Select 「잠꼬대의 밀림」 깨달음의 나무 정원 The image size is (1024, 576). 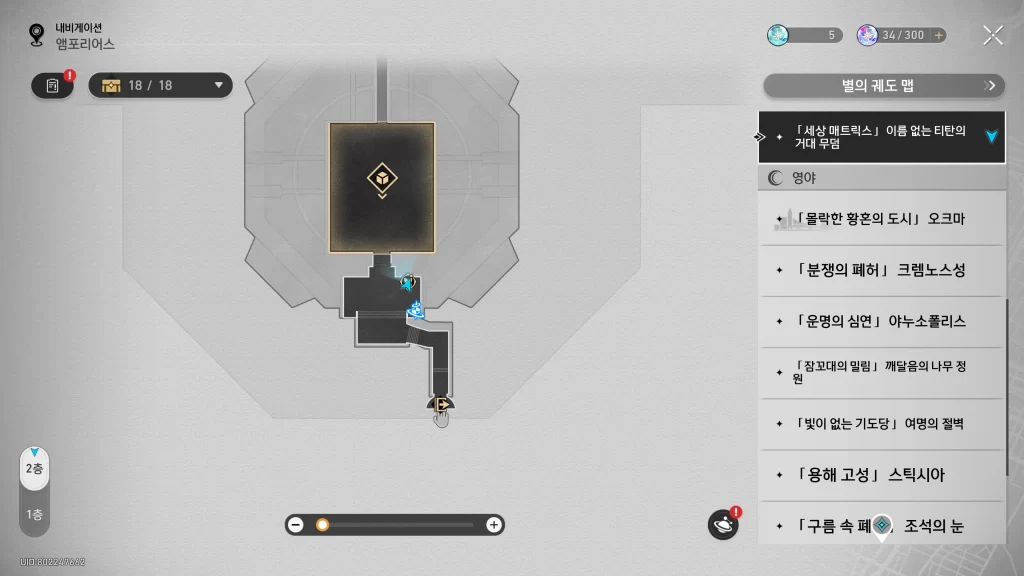880,372
